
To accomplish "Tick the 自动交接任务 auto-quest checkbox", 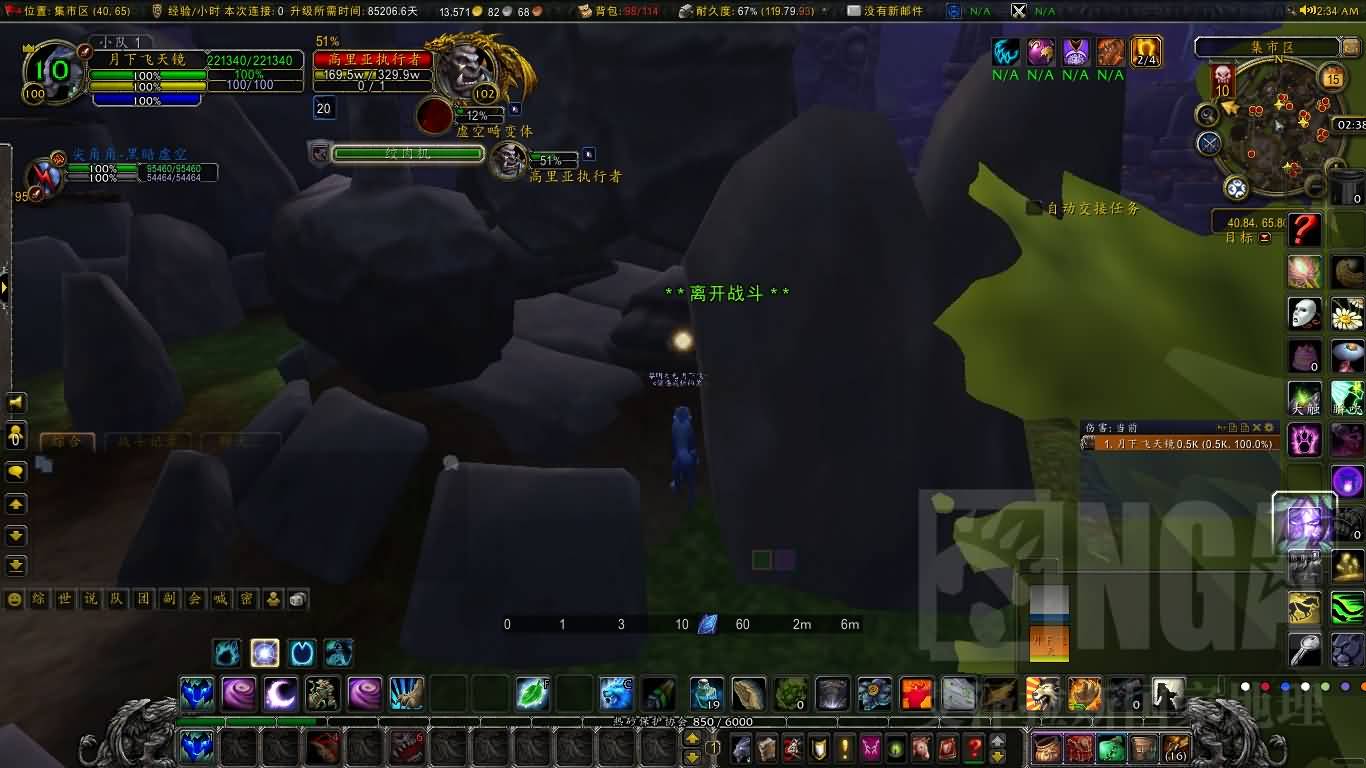I will click(x=1034, y=208).
